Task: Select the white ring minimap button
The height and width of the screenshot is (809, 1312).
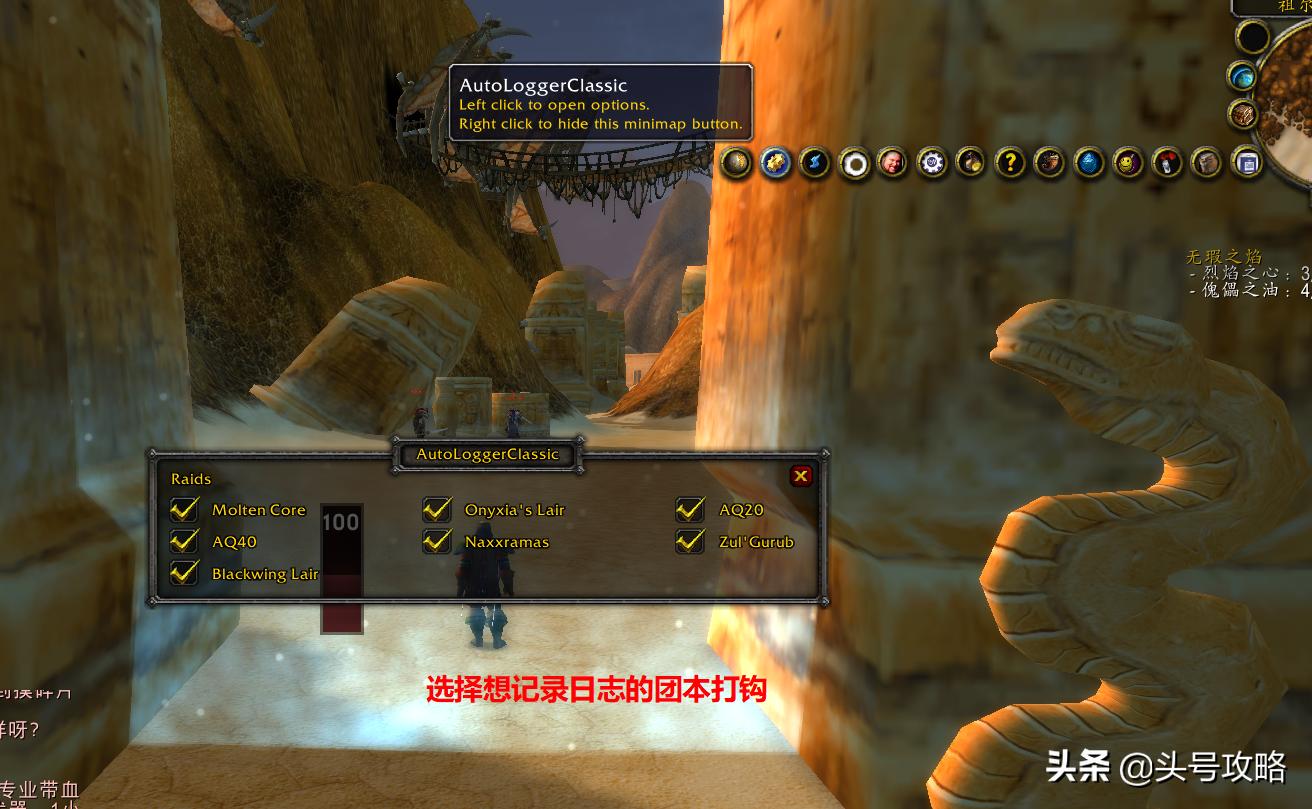Action: (x=854, y=162)
